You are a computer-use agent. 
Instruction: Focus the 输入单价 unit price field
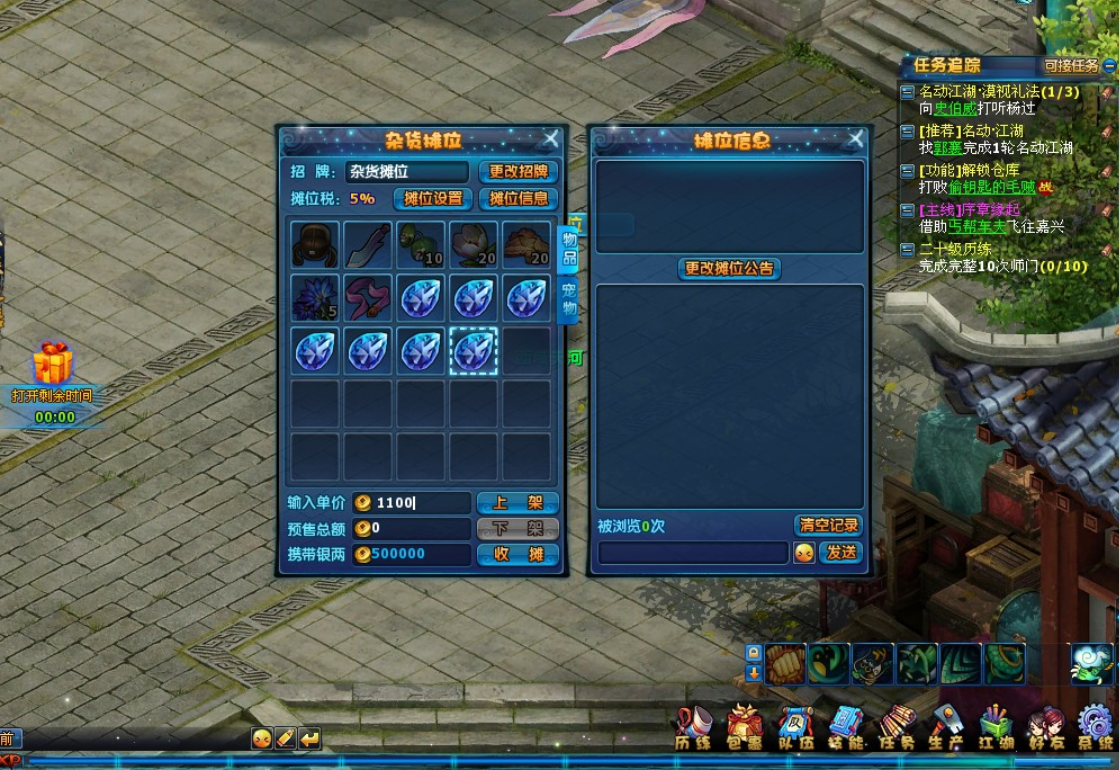click(422, 503)
